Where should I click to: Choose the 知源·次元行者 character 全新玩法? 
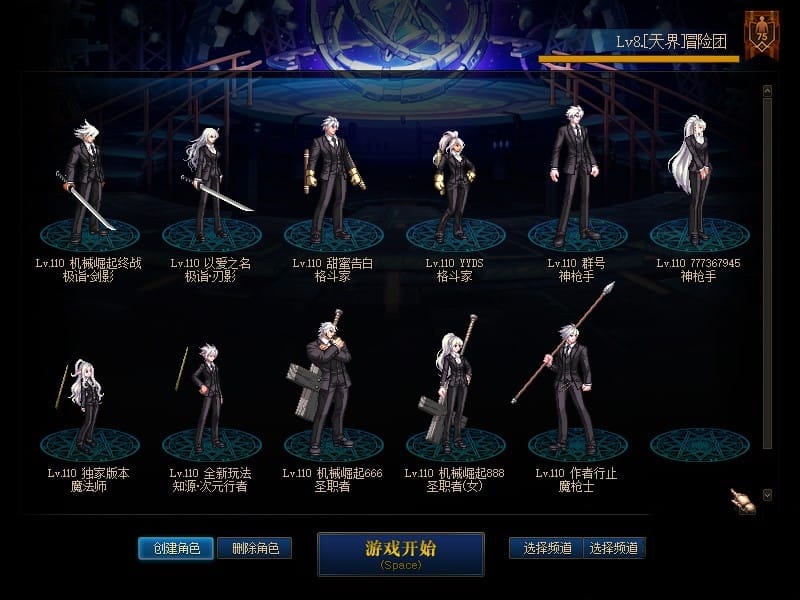tap(210, 400)
